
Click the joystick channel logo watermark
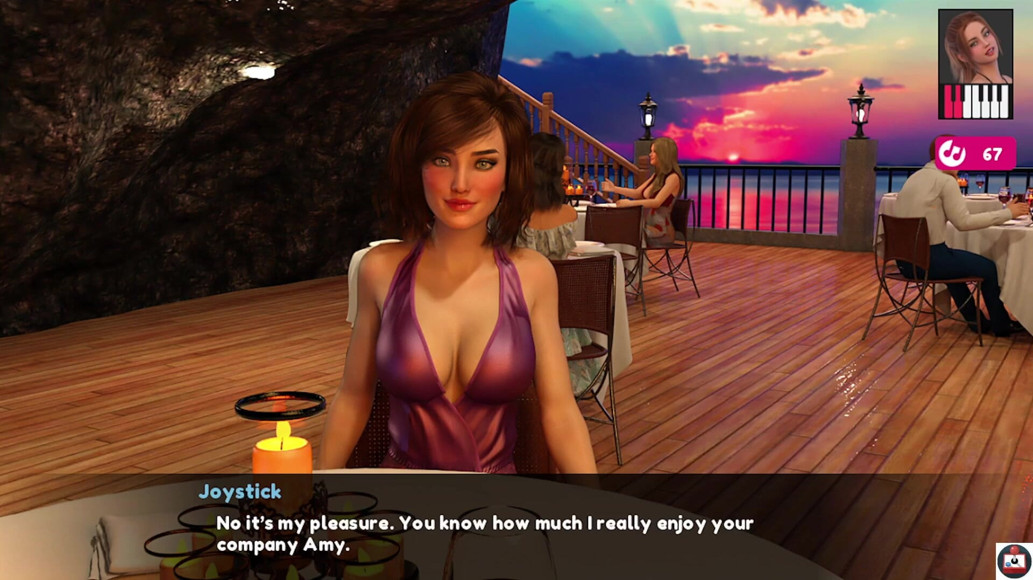click(1013, 561)
